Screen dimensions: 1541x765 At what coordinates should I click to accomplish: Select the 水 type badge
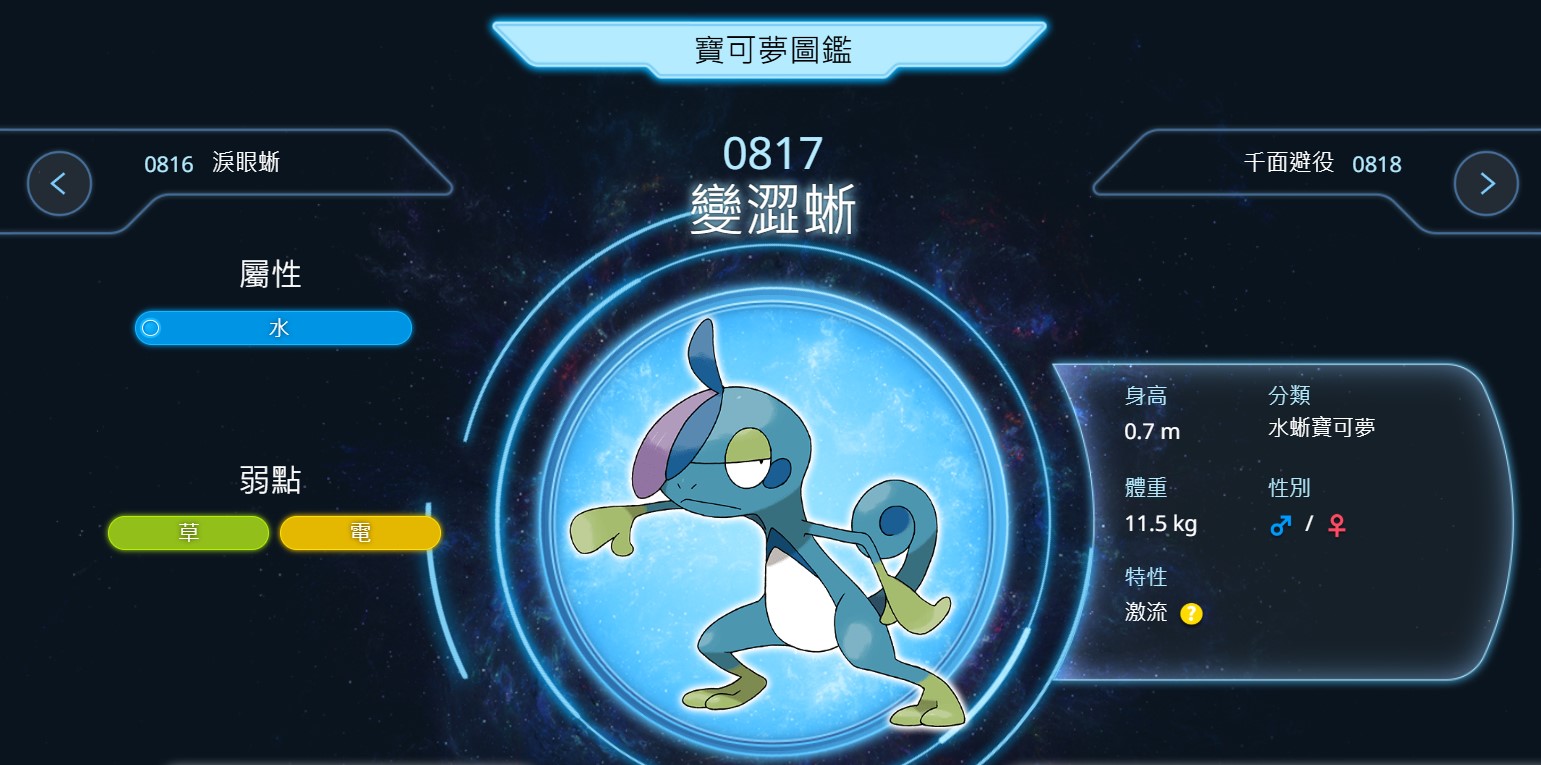(273, 328)
